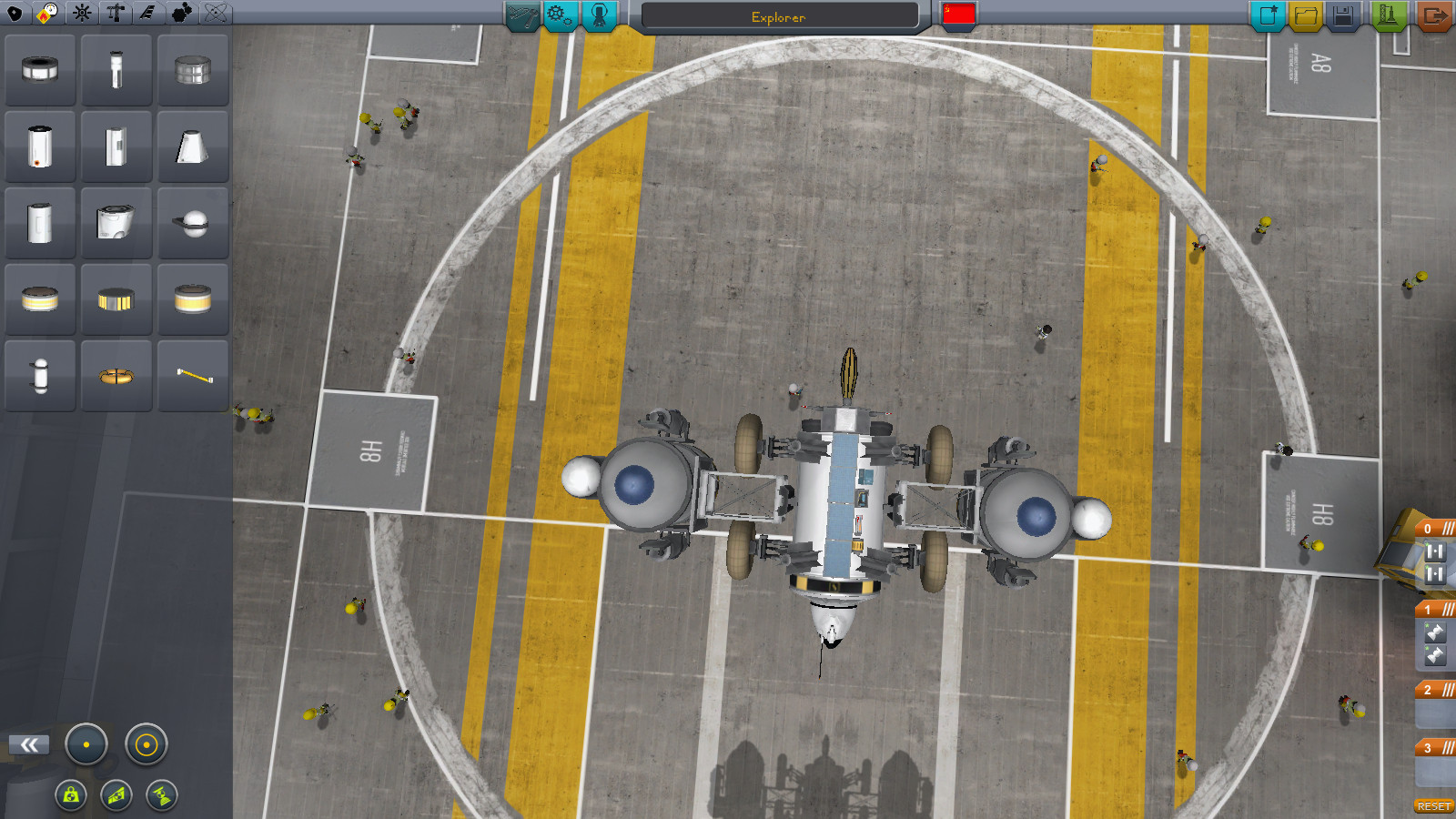Image resolution: width=1456 pixels, height=819 pixels.
Task: Edit the Explorer vessel name field
Action: tap(779, 16)
